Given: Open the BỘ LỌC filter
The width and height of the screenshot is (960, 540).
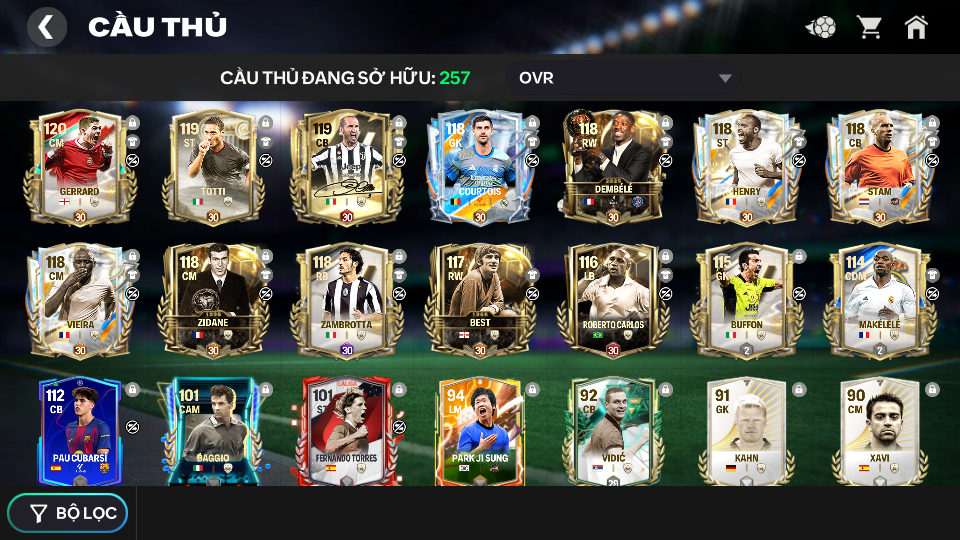Looking at the screenshot, I should tap(68, 513).
